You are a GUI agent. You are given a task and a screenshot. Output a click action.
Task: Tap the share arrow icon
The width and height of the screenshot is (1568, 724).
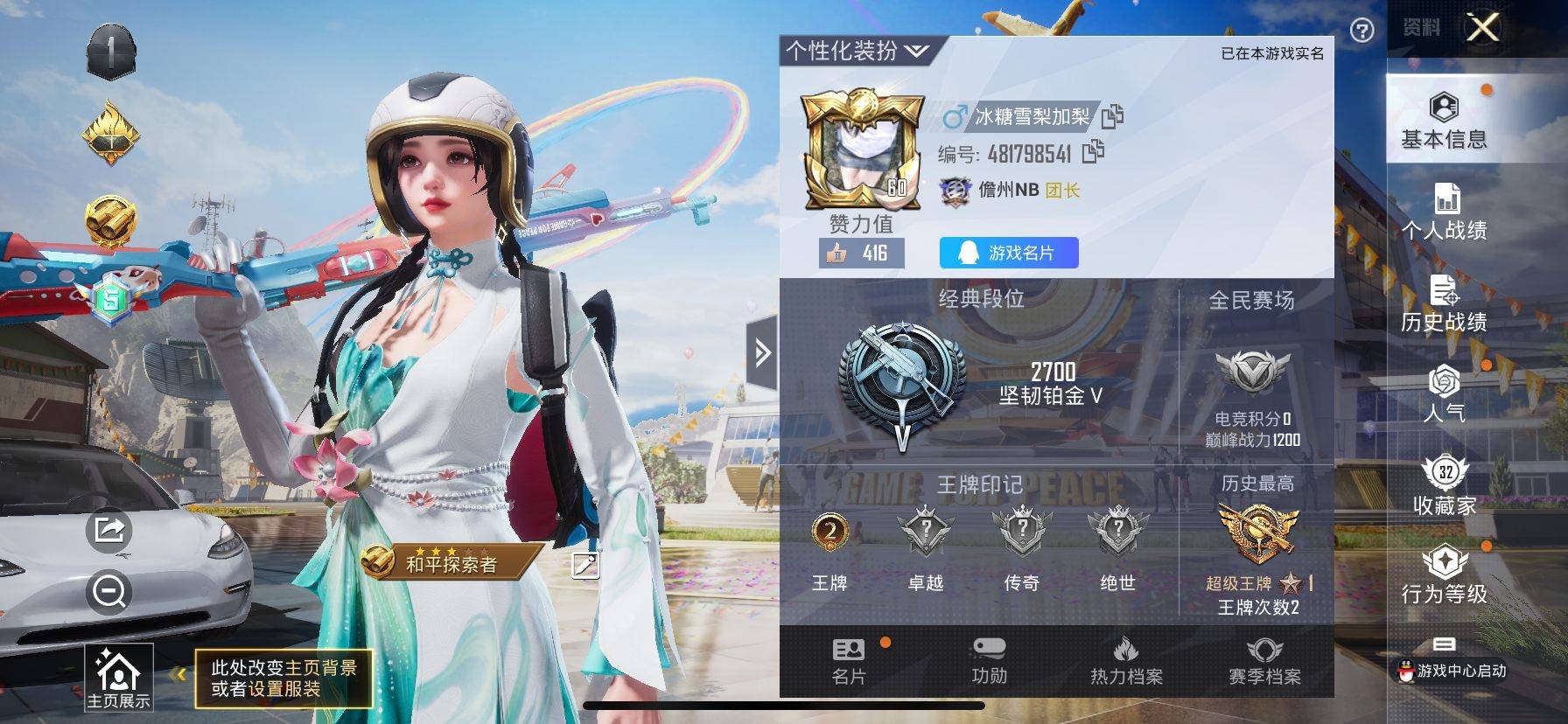click(109, 530)
